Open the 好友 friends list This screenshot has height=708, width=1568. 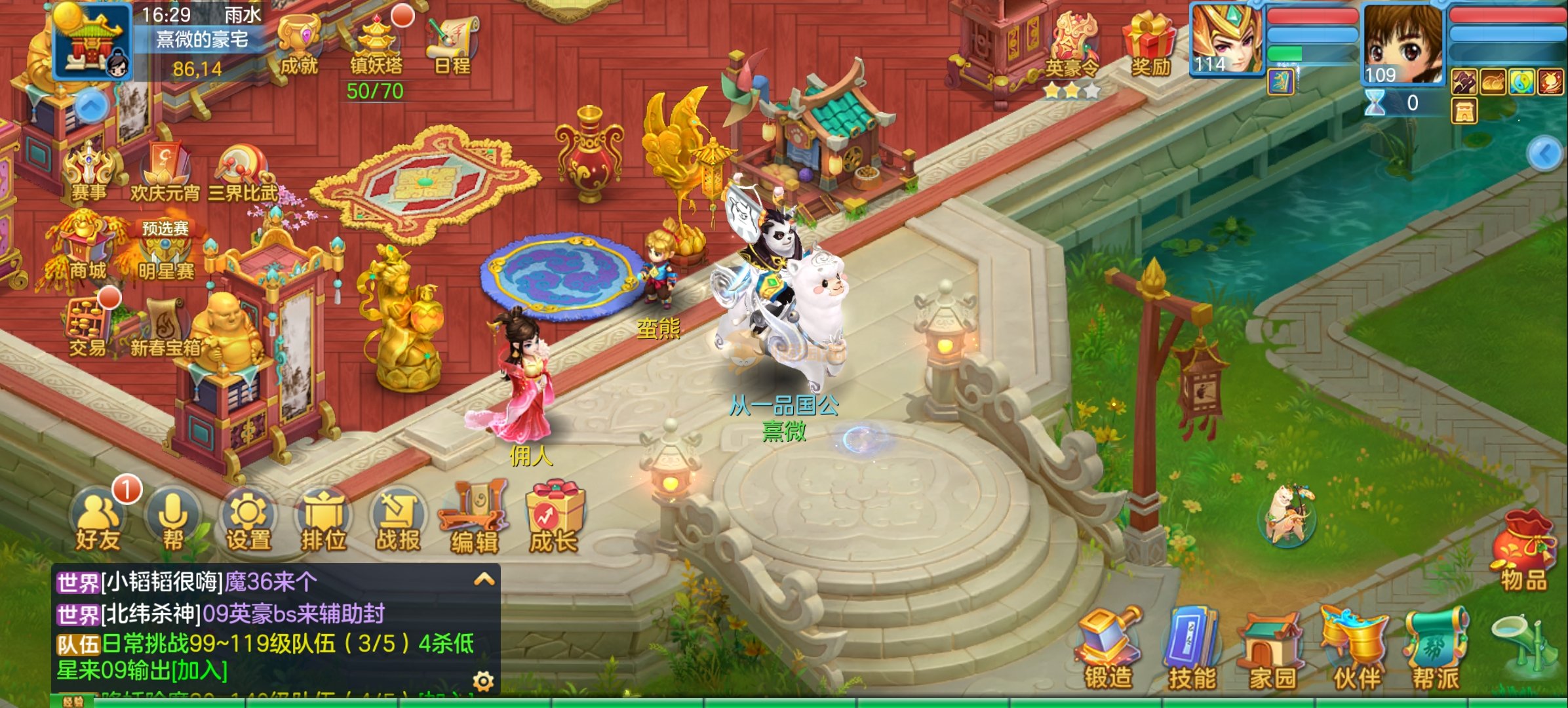(x=98, y=519)
